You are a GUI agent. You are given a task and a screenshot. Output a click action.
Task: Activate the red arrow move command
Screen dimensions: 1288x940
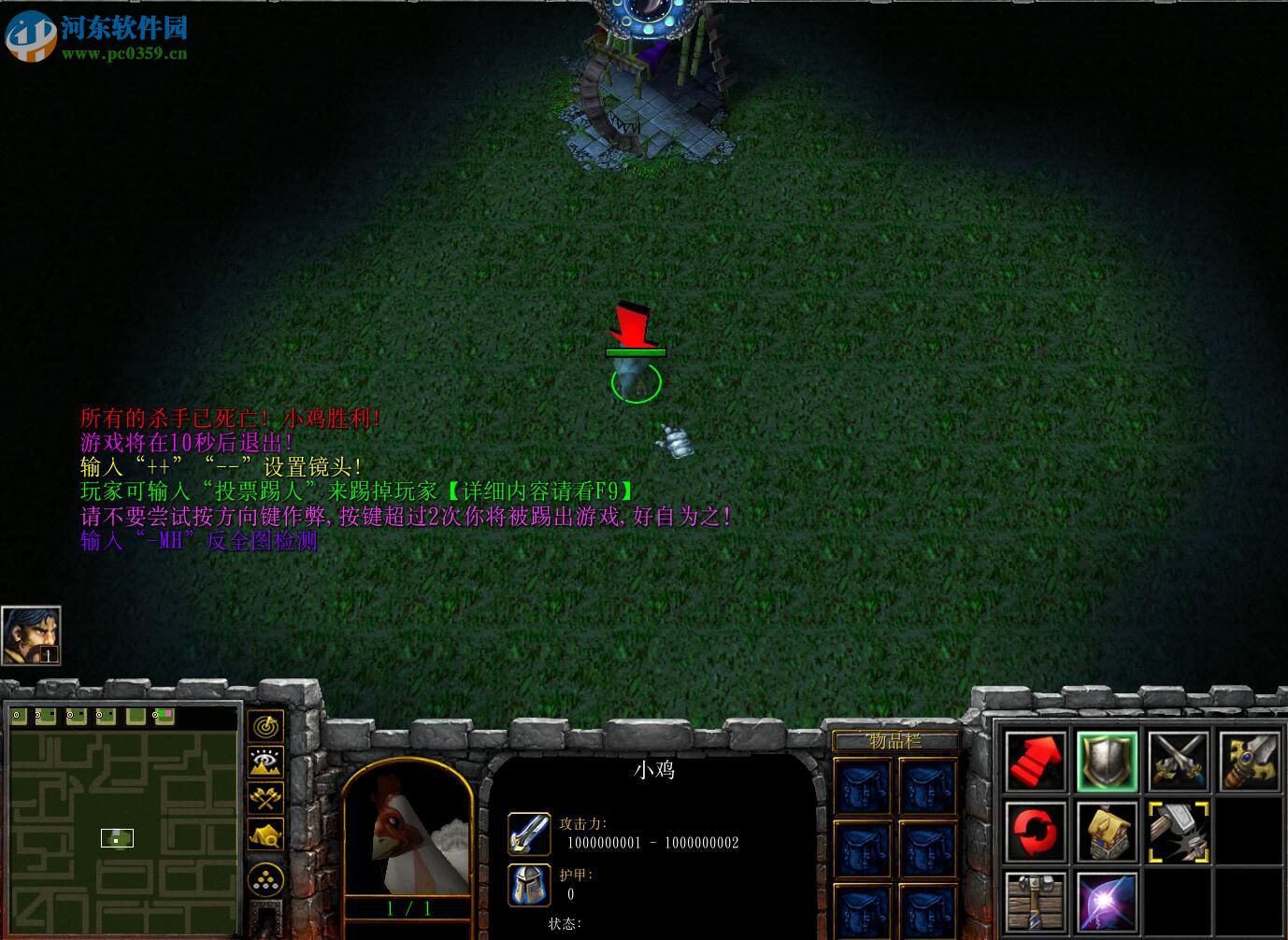coord(1036,762)
